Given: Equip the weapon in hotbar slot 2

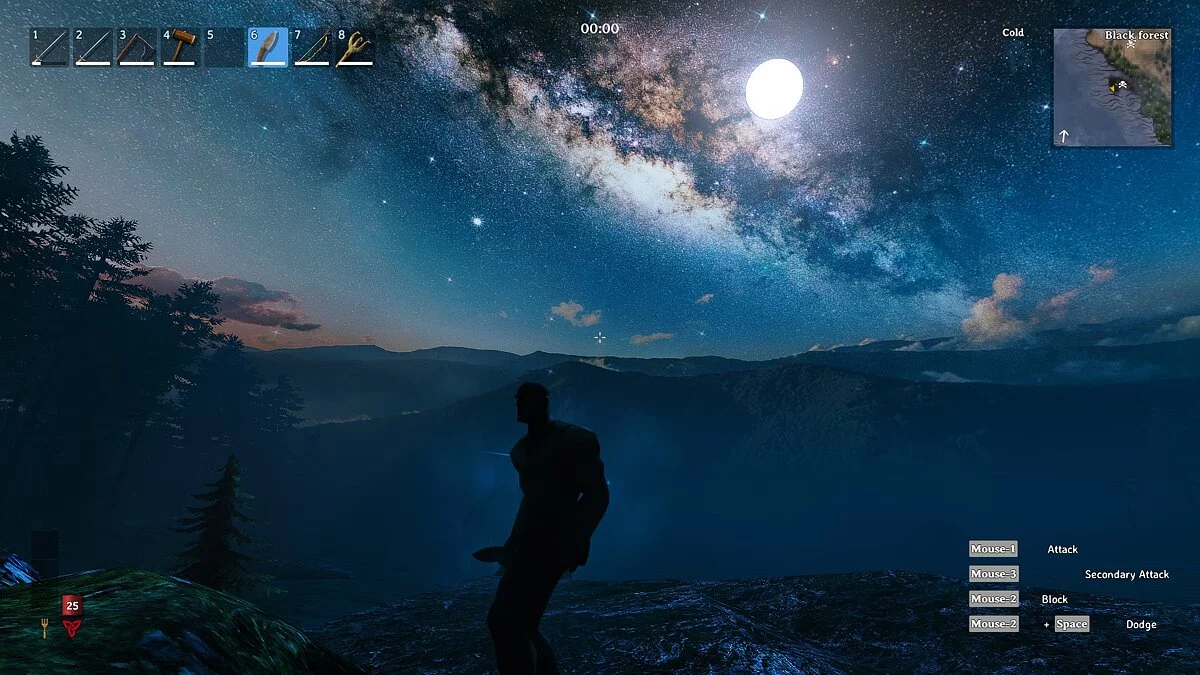Looking at the screenshot, I should click(x=93, y=47).
